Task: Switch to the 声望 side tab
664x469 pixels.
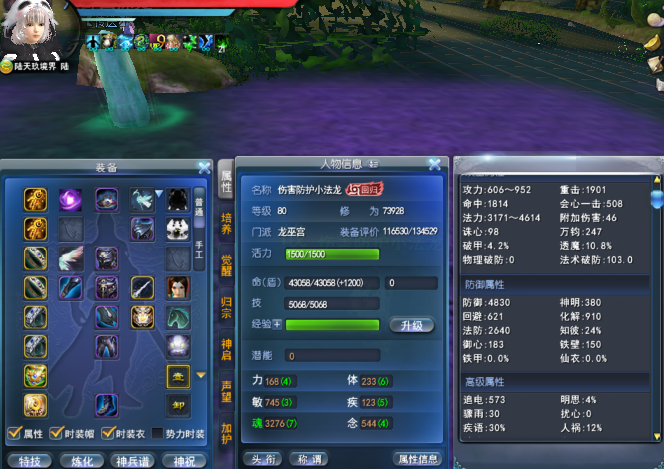Action: tap(227, 392)
